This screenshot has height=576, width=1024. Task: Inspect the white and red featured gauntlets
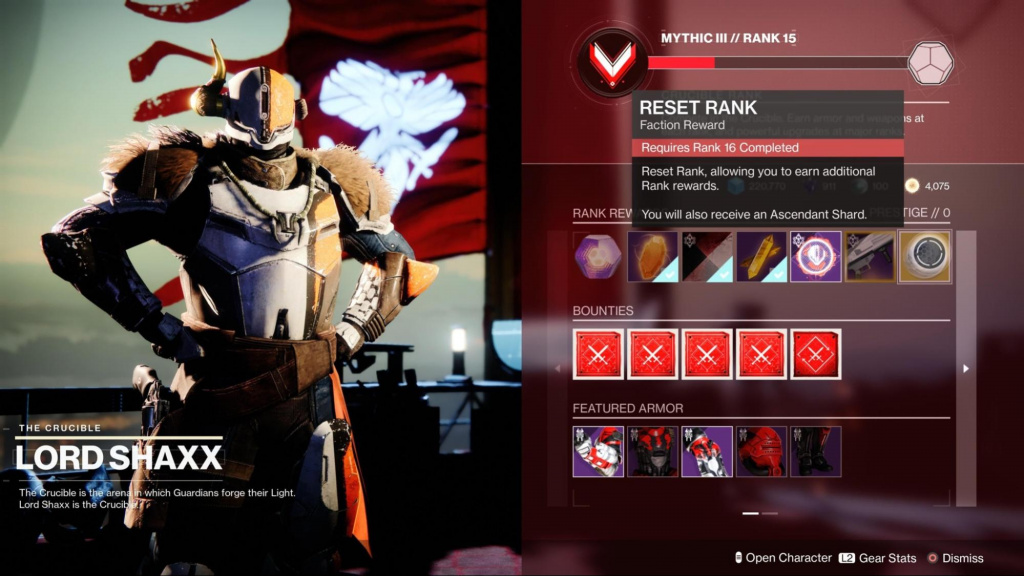pos(598,451)
